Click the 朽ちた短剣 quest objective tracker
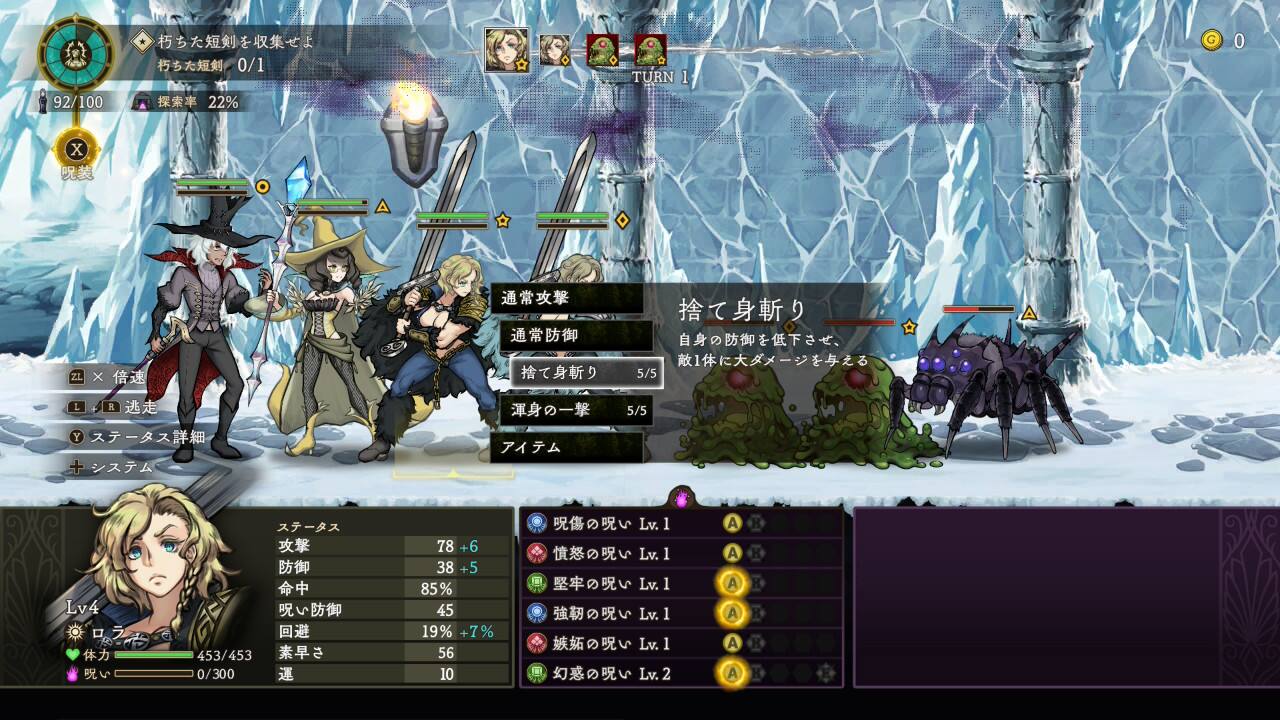The width and height of the screenshot is (1280, 720). [x=225, y=53]
